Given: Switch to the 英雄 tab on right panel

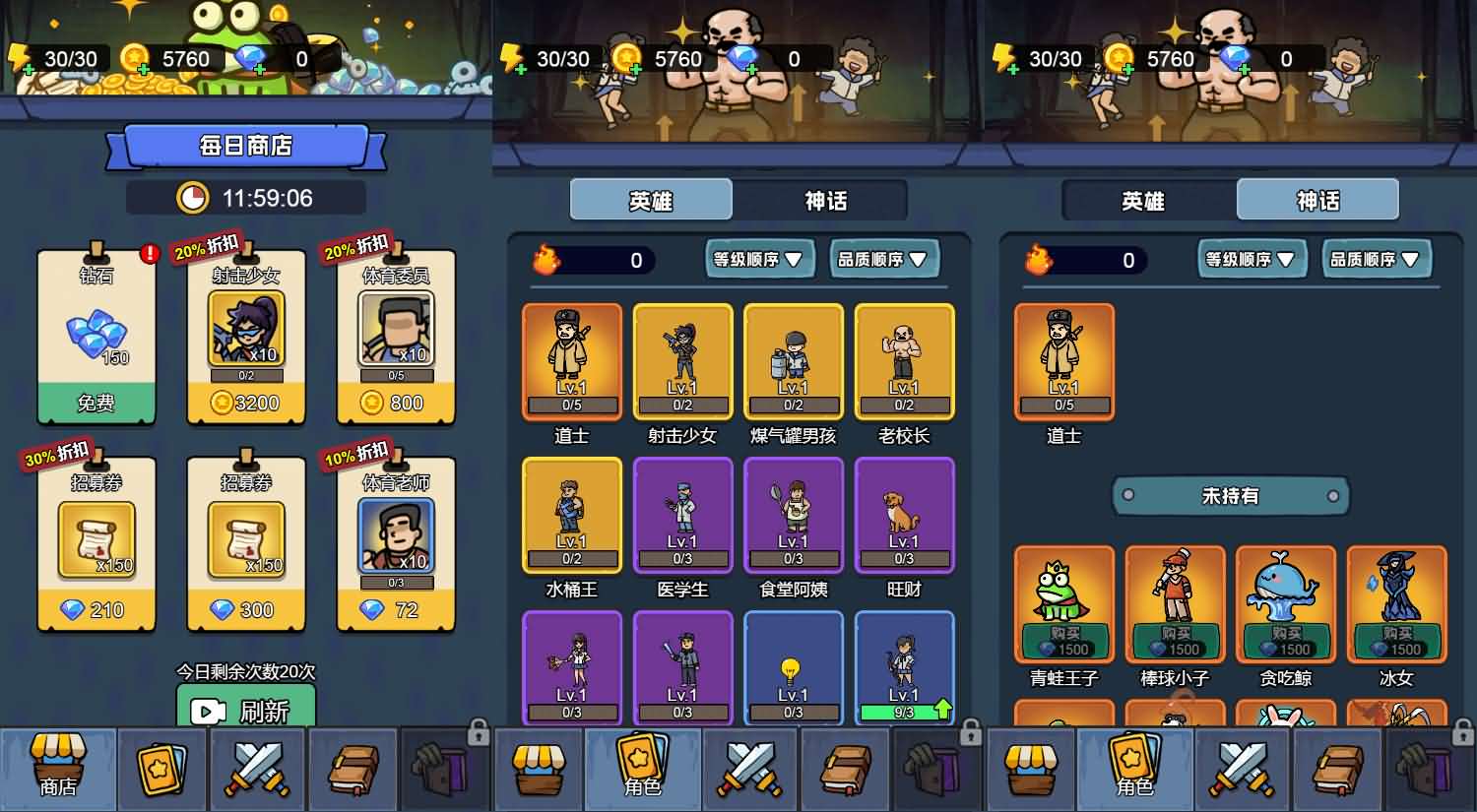Looking at the screenshot, I should coord(1143,200).
